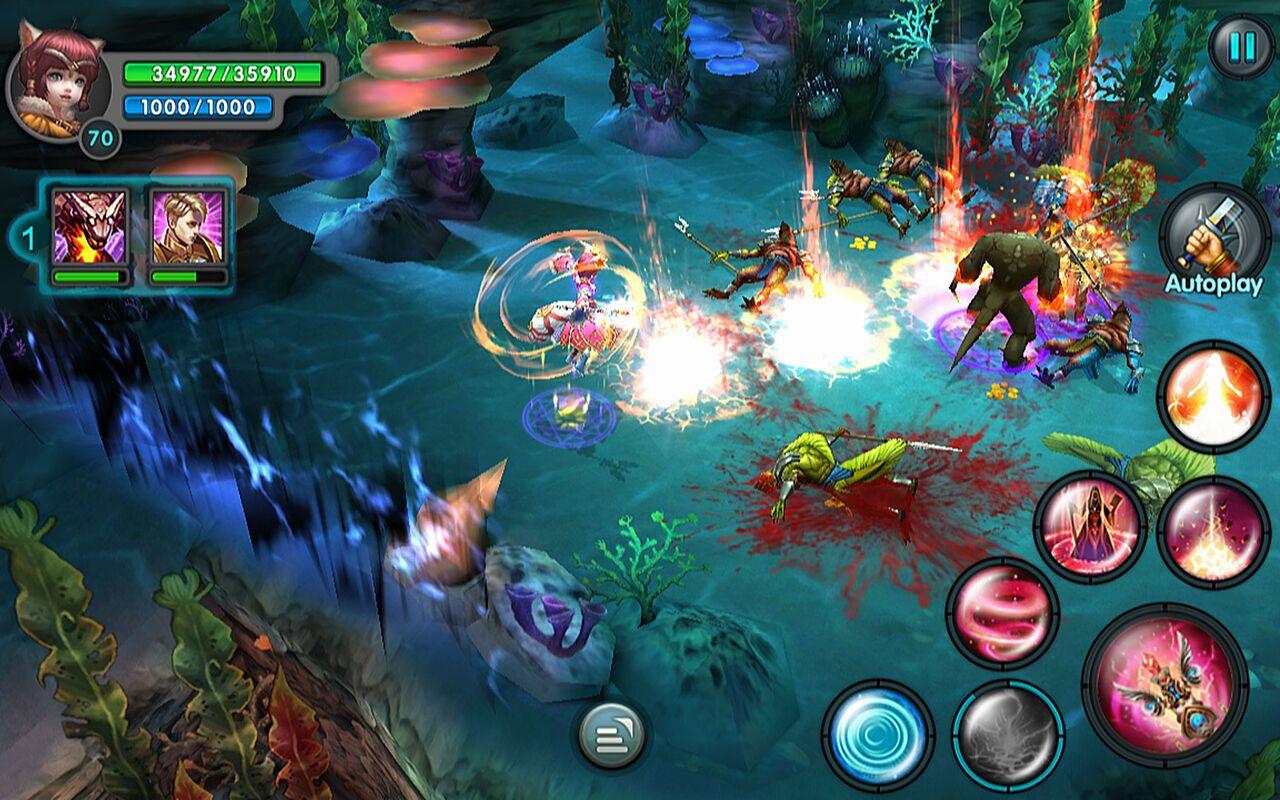Pause the game with the pause button
Screen dimensions: 1280x800
click(1241, 47)
